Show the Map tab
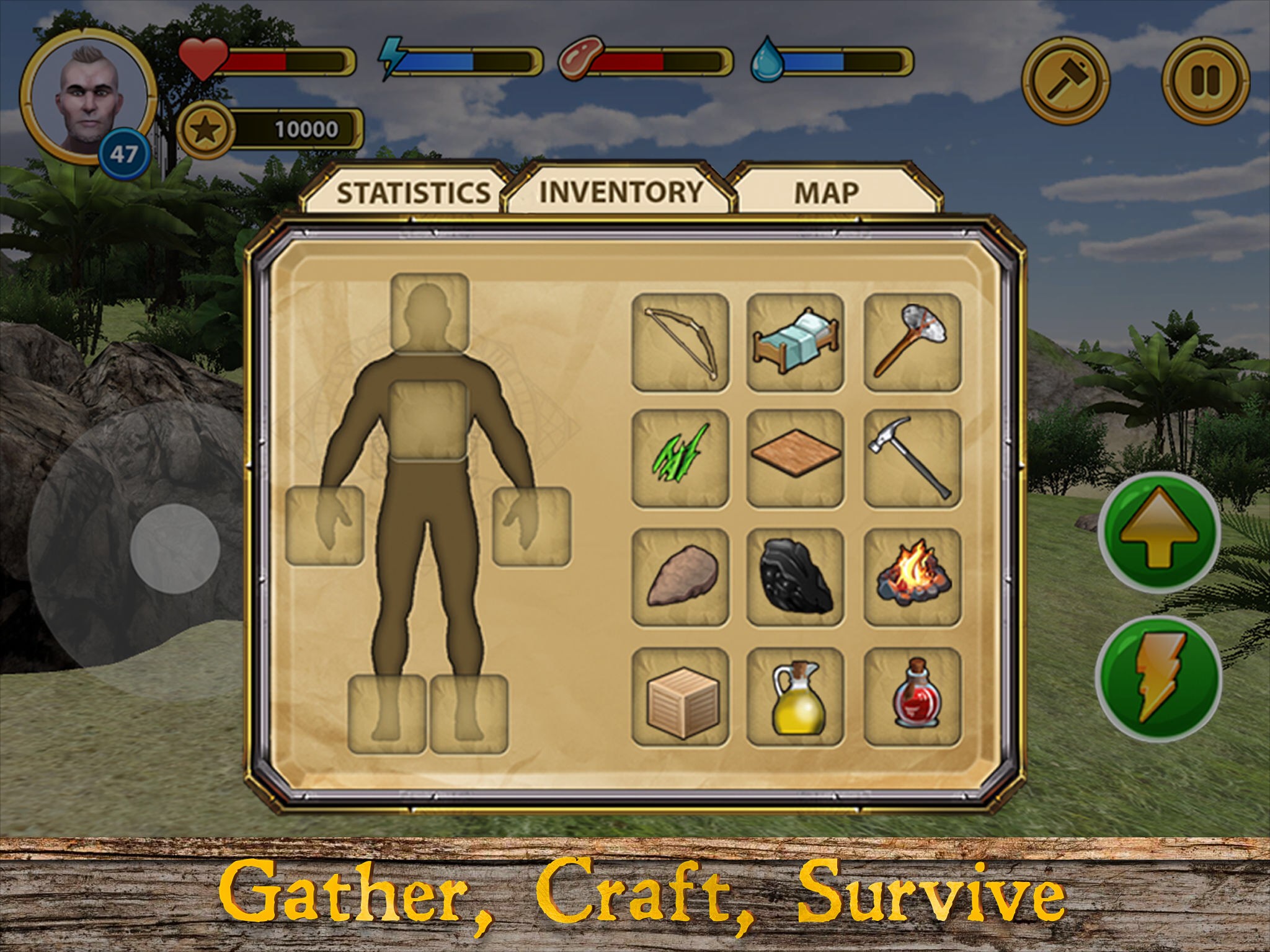 coord(827,192)
